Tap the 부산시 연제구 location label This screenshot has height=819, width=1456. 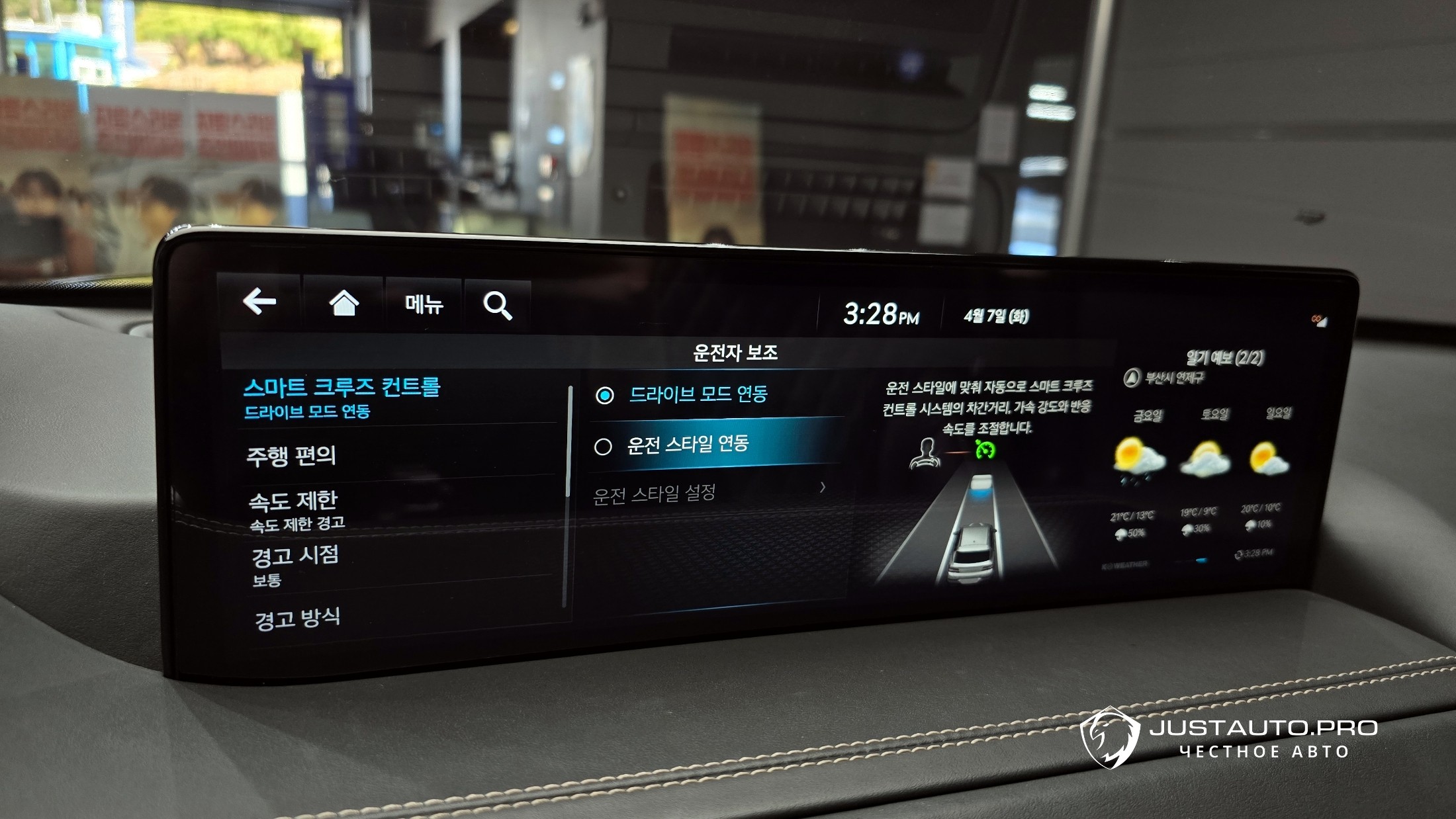(1173, 378)
